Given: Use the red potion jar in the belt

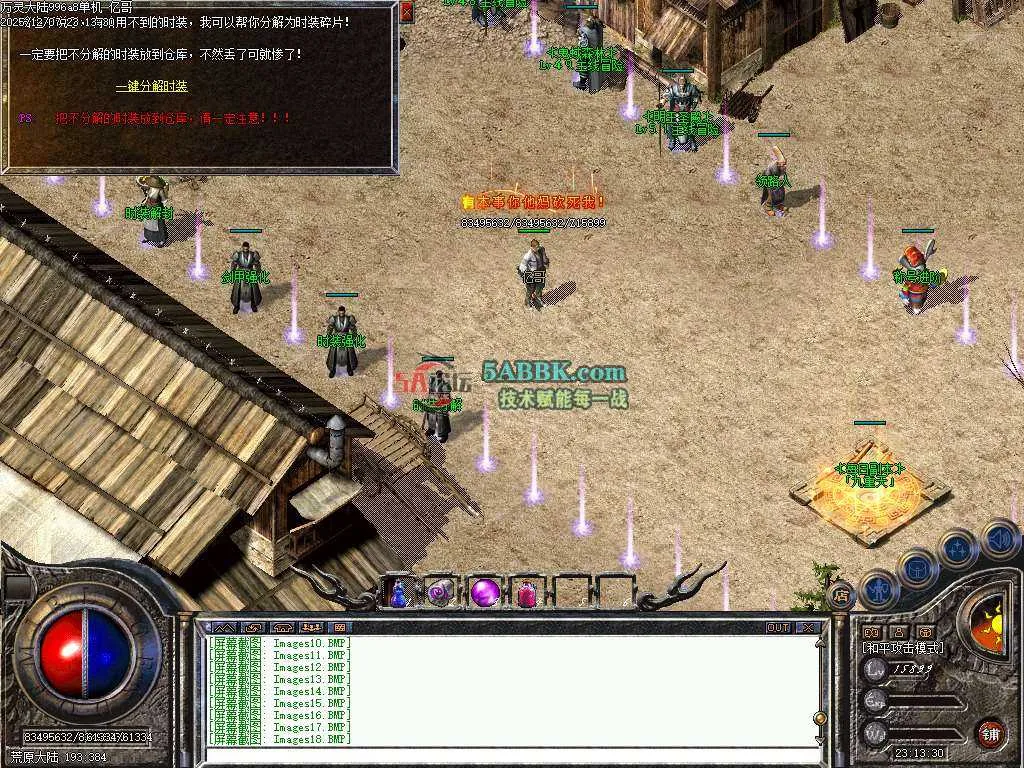Looking at the screenshot, I should (x=527, y=593).
